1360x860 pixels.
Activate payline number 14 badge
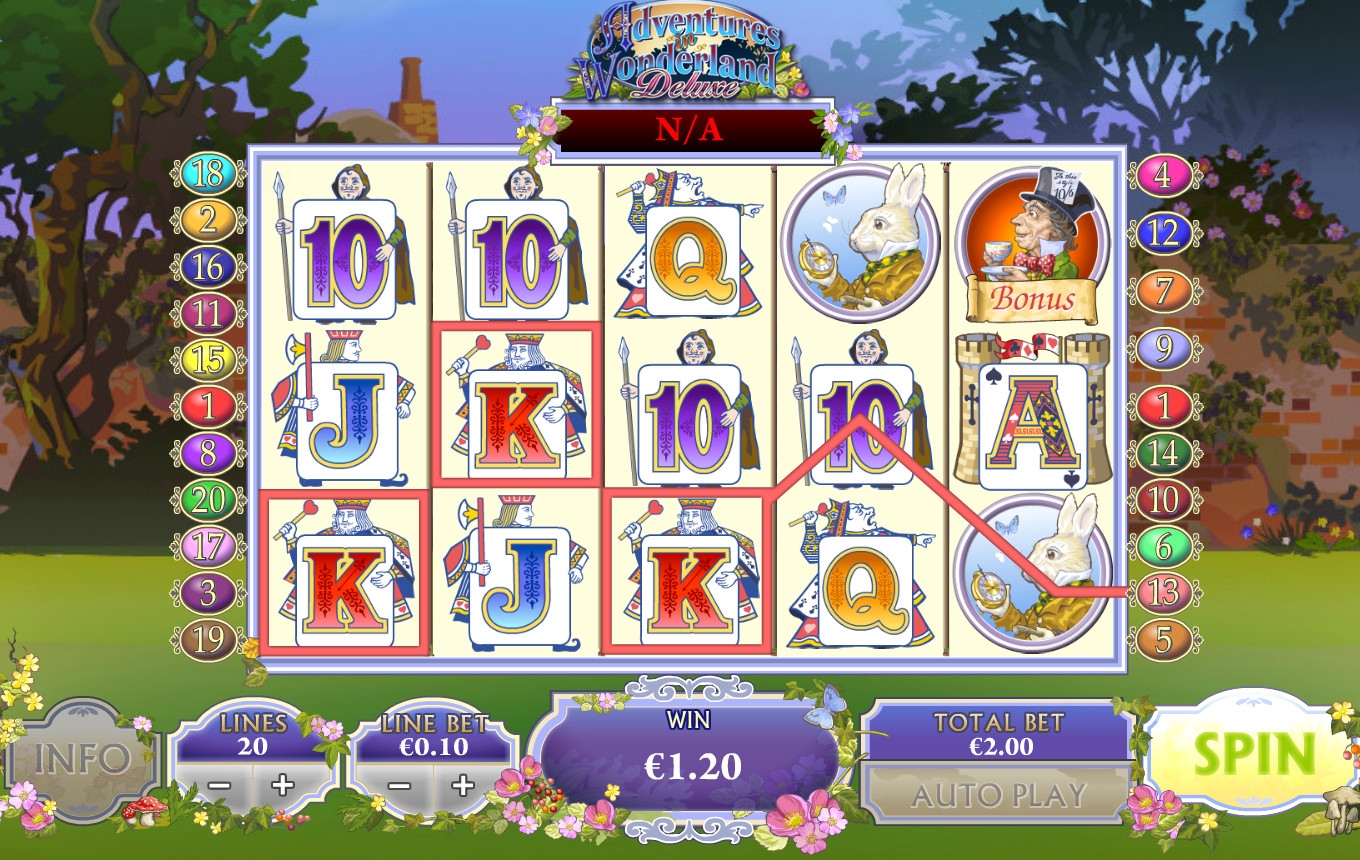1163,453
